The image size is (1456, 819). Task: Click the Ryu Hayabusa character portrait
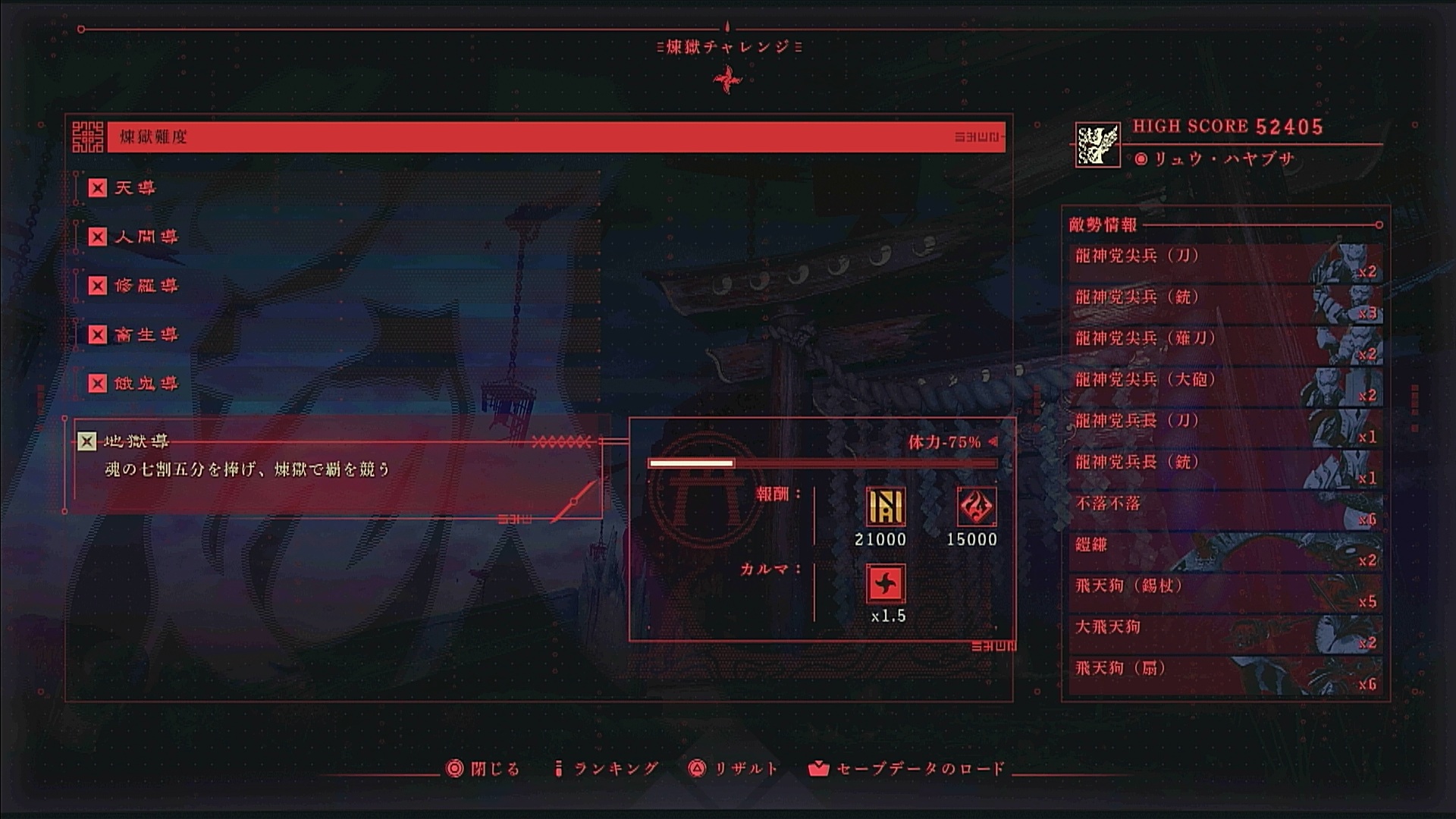pos(1097,145)
